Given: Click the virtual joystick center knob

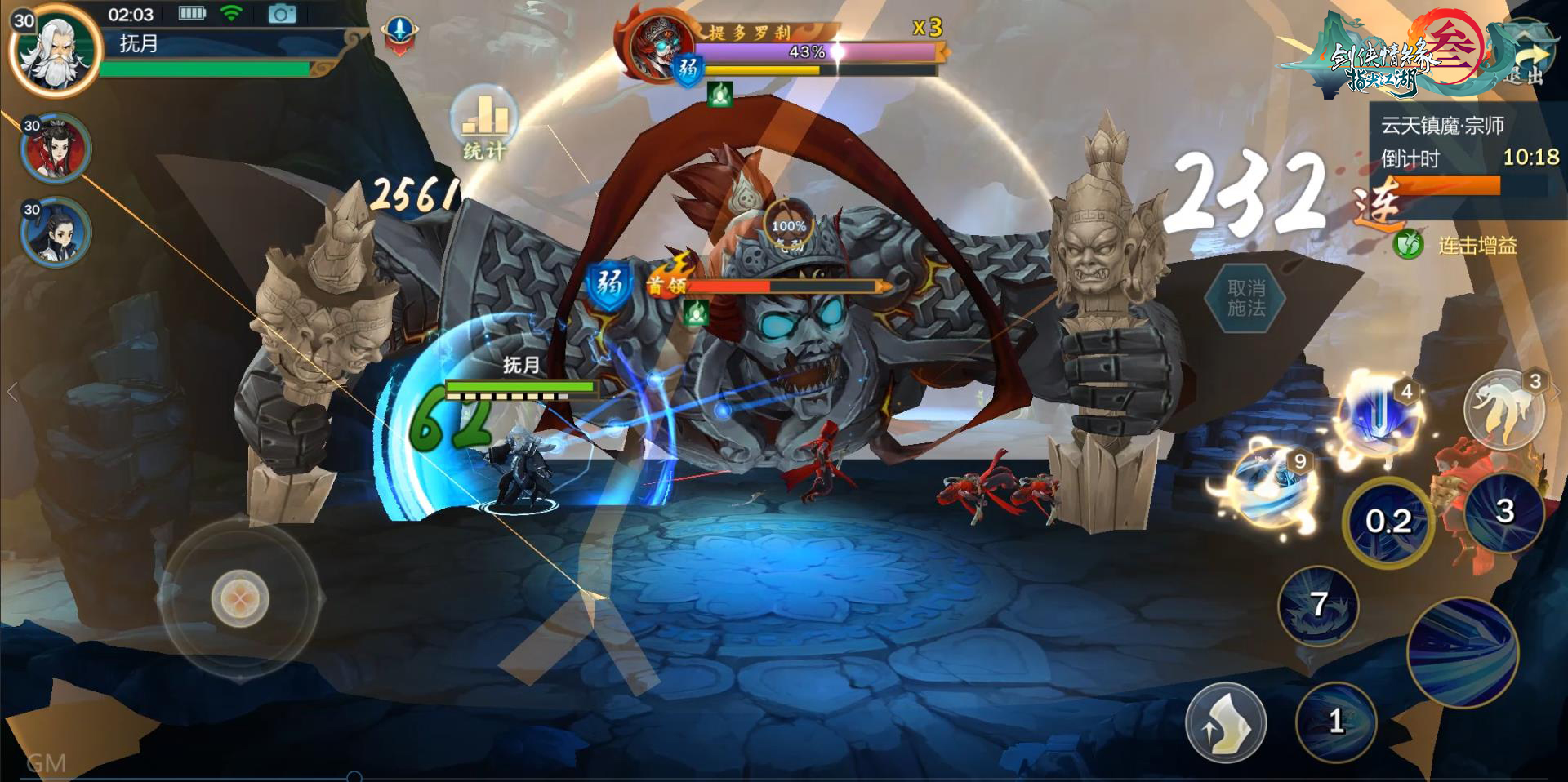Looking at the screenshot, I should 240,598.
